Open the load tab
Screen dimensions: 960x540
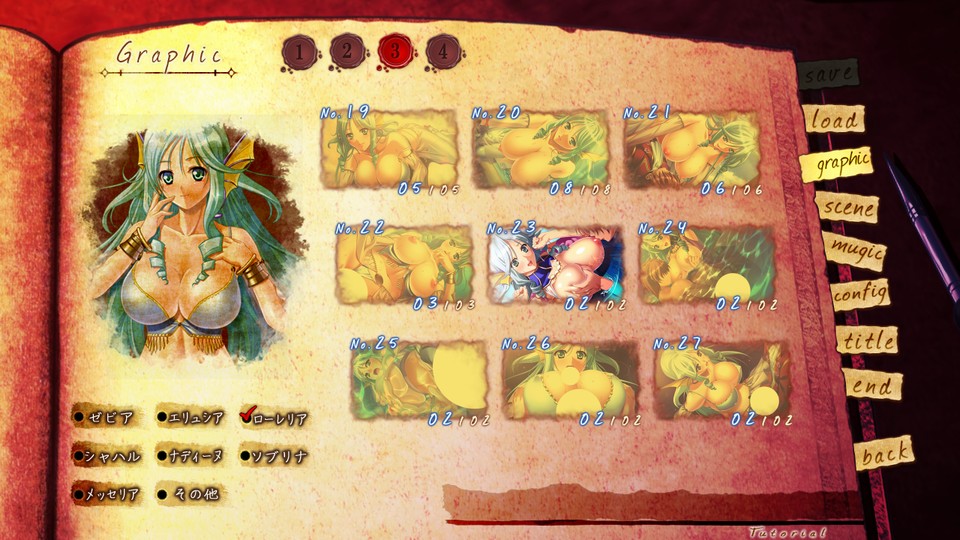click(833, 120)
